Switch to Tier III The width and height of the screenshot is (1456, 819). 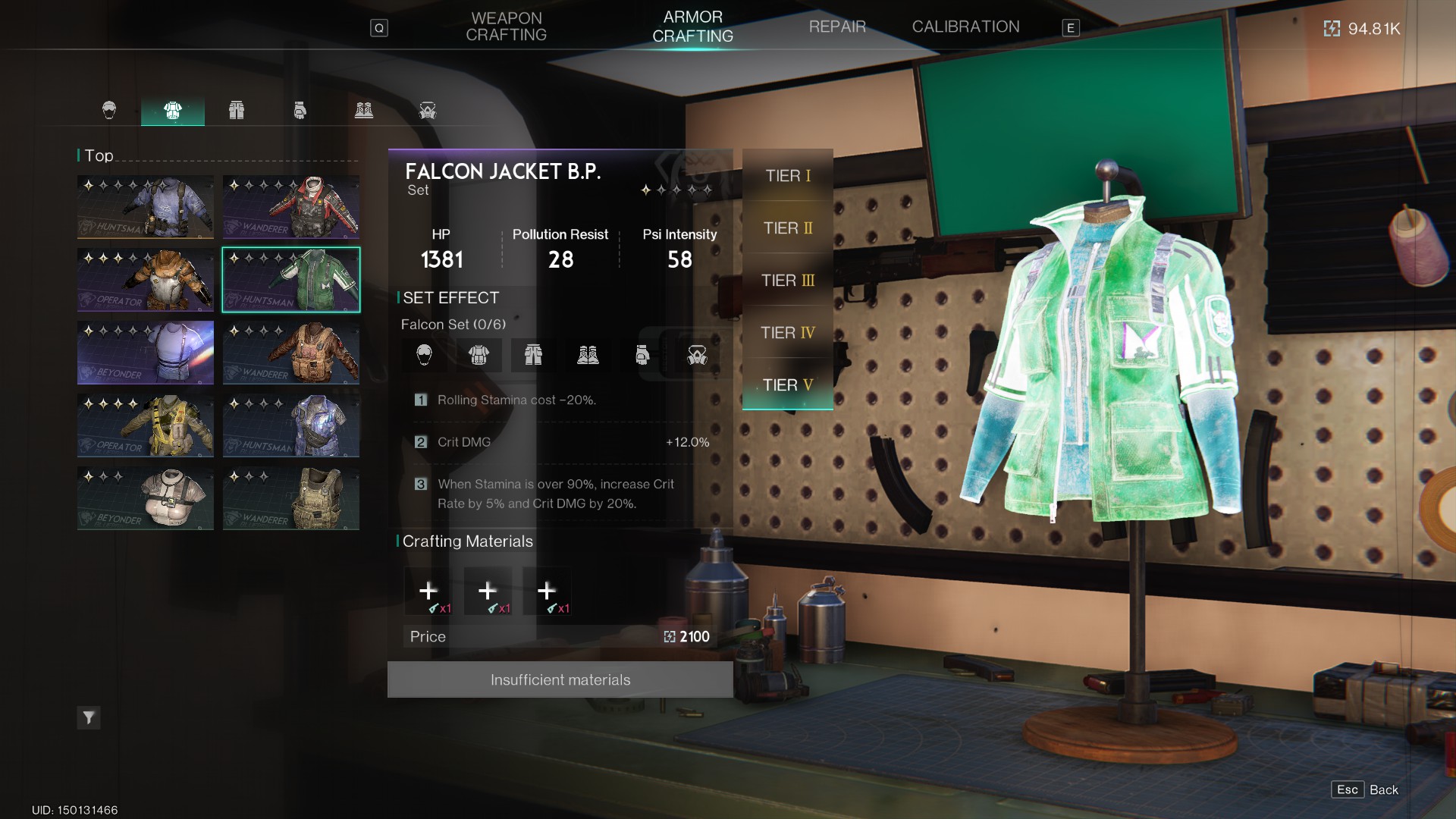click(788, 281)
